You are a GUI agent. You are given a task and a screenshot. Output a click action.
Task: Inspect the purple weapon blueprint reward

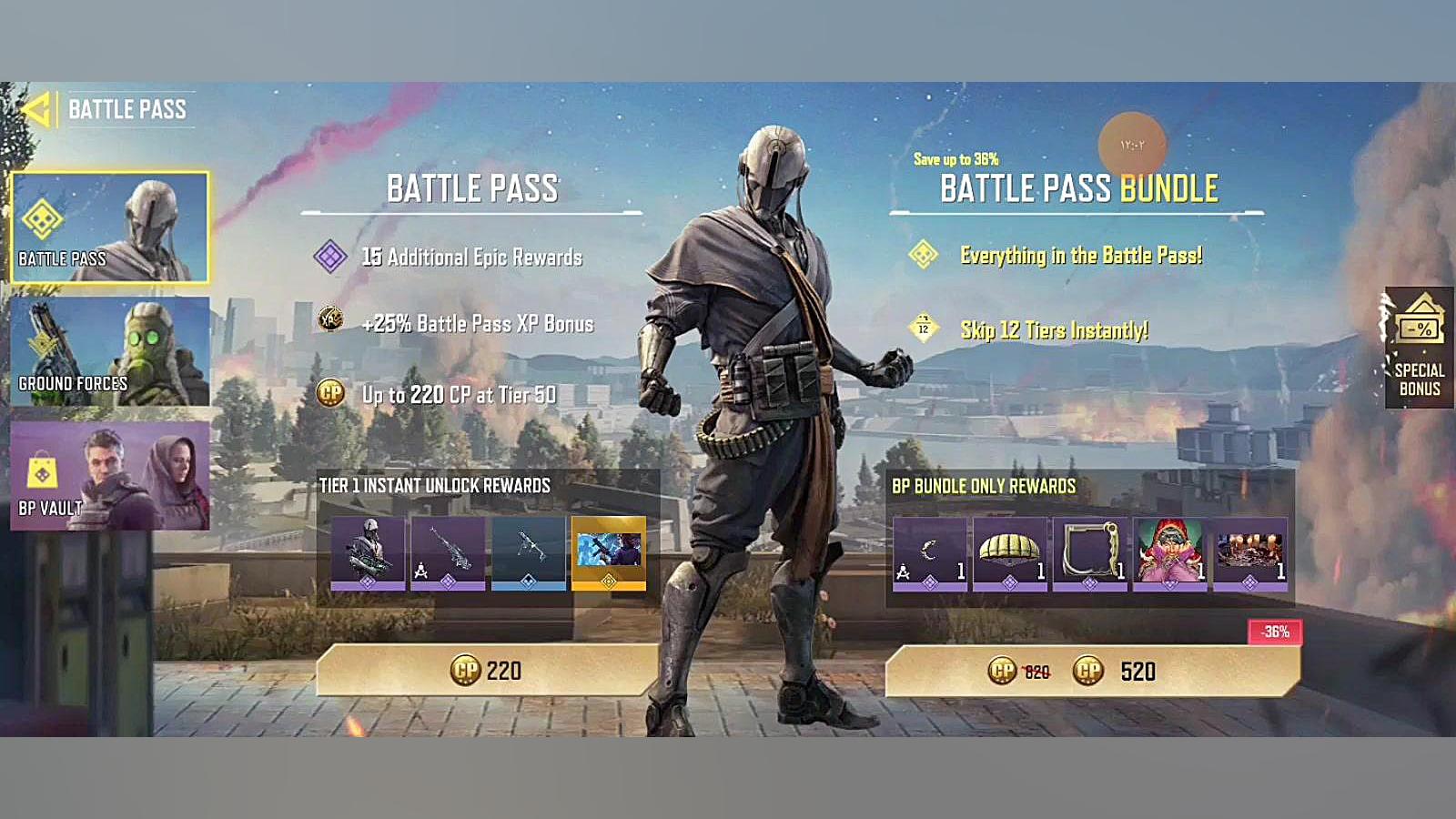tap(448, 553)
